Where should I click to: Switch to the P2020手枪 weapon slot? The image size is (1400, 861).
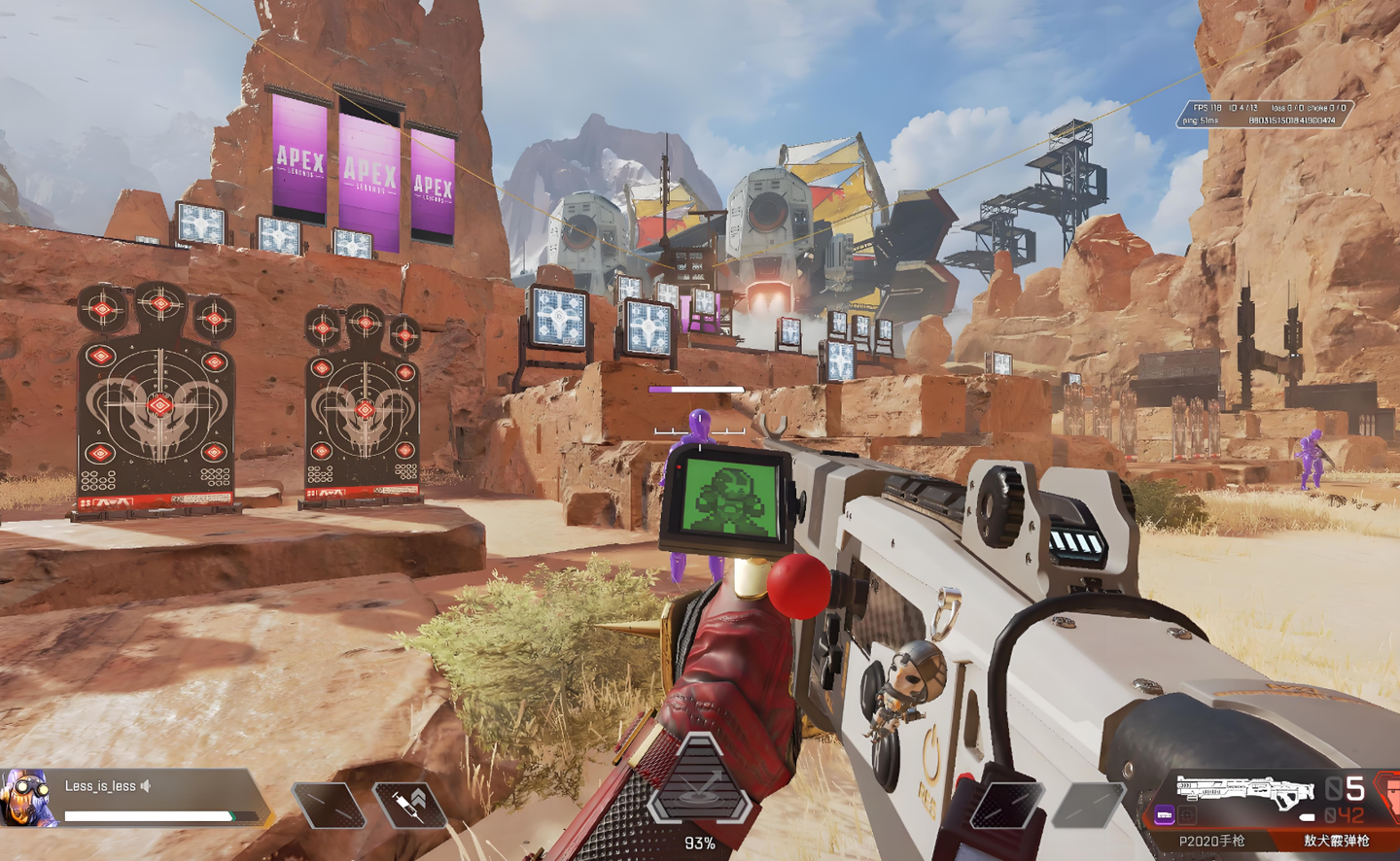click(x=1211, y=841)
